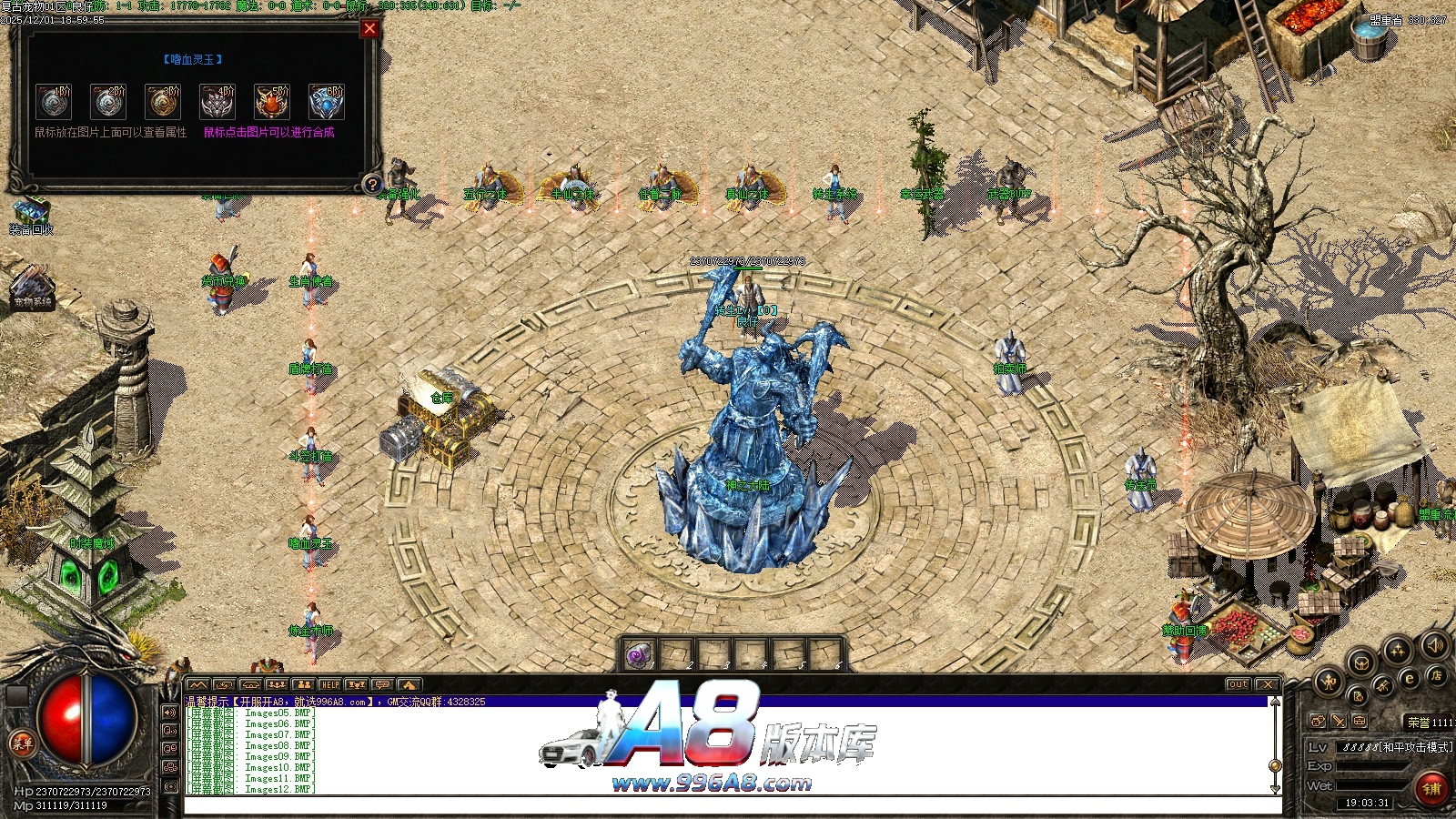
Task: Click the 4阶 silver crest icon
Action: [217, 102]
